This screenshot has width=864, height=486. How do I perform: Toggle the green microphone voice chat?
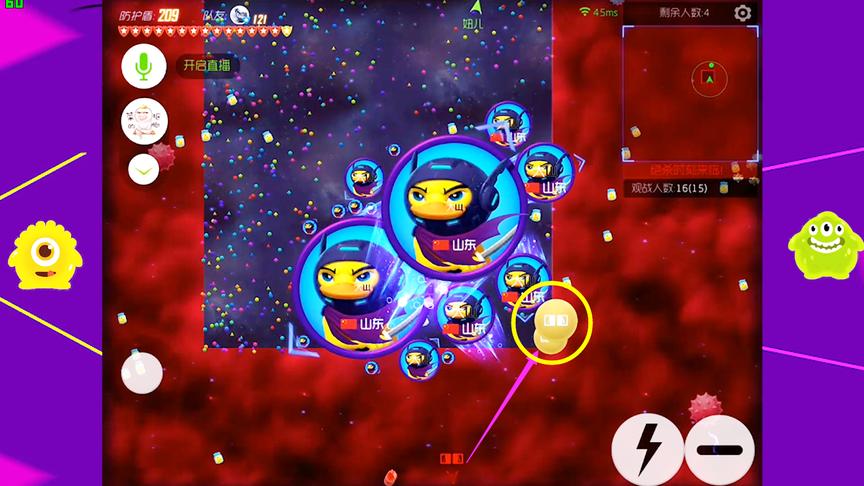click(143, 66)
